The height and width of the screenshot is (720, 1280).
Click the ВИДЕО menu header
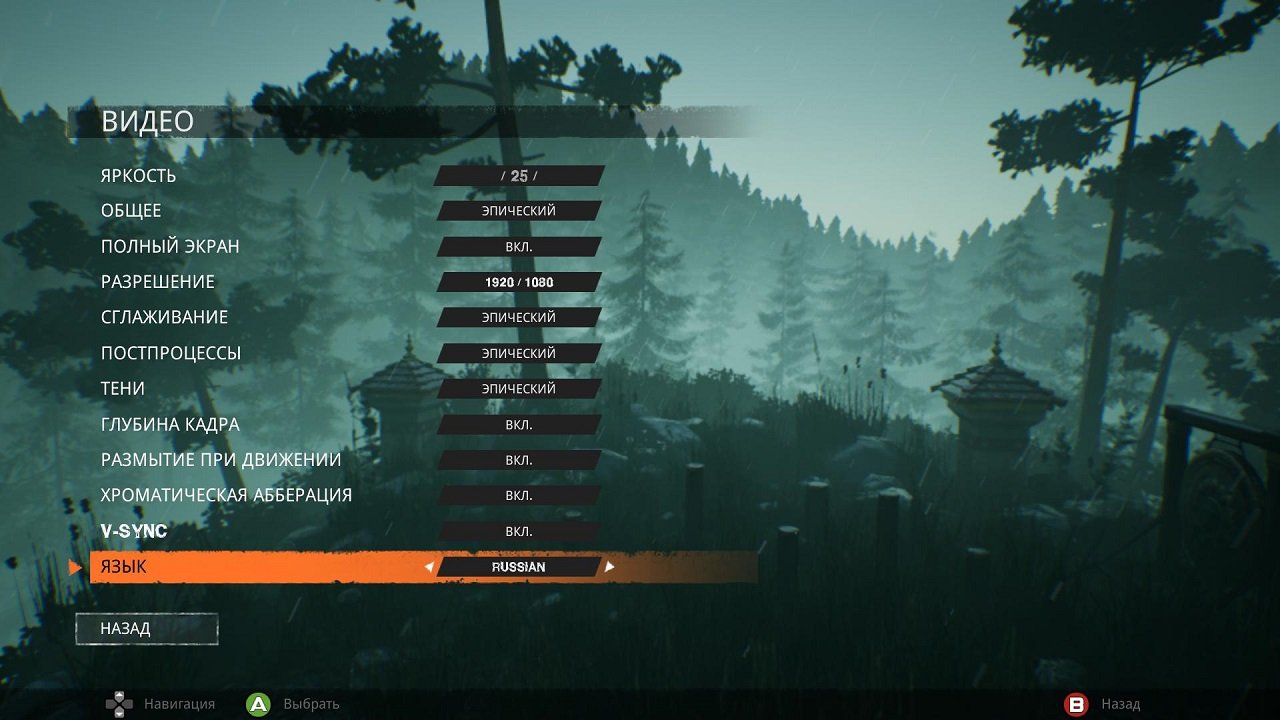[x=146, y=121]
